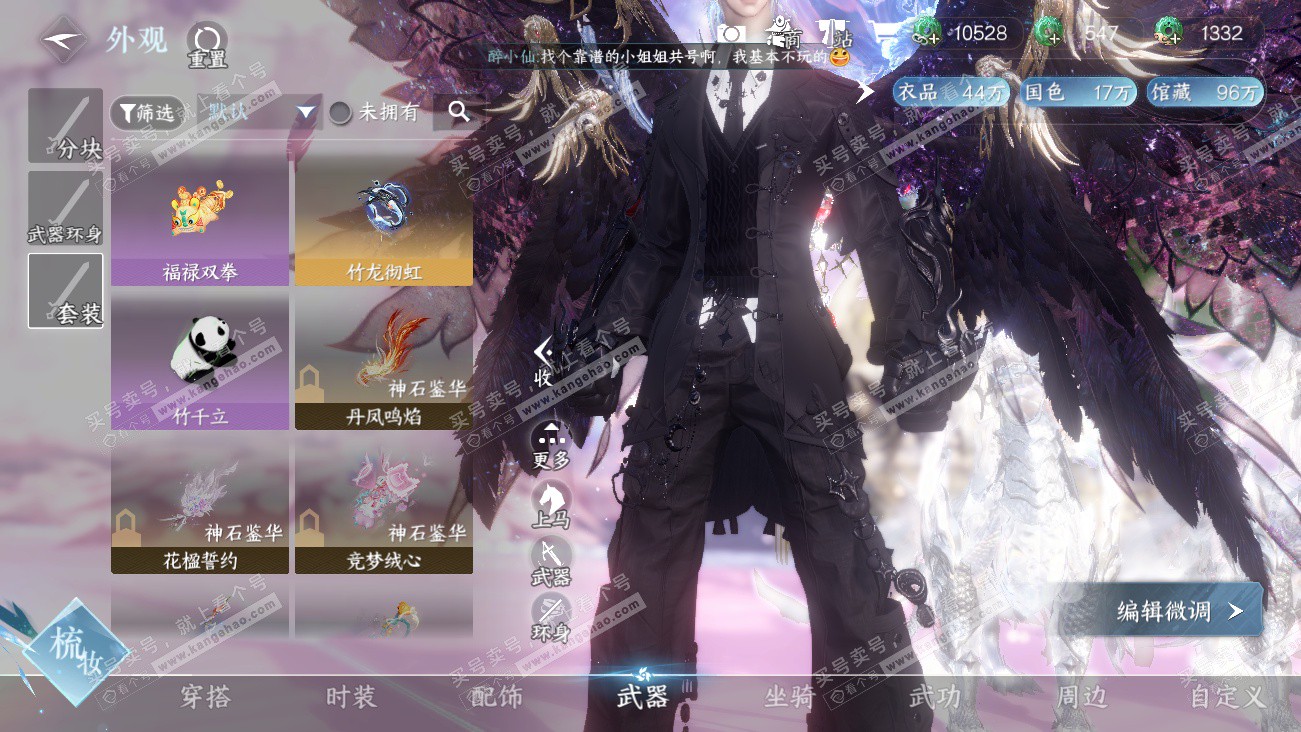Open the magnifier search button
This screenshot has width=1301, height=732.
coord(459,112)
